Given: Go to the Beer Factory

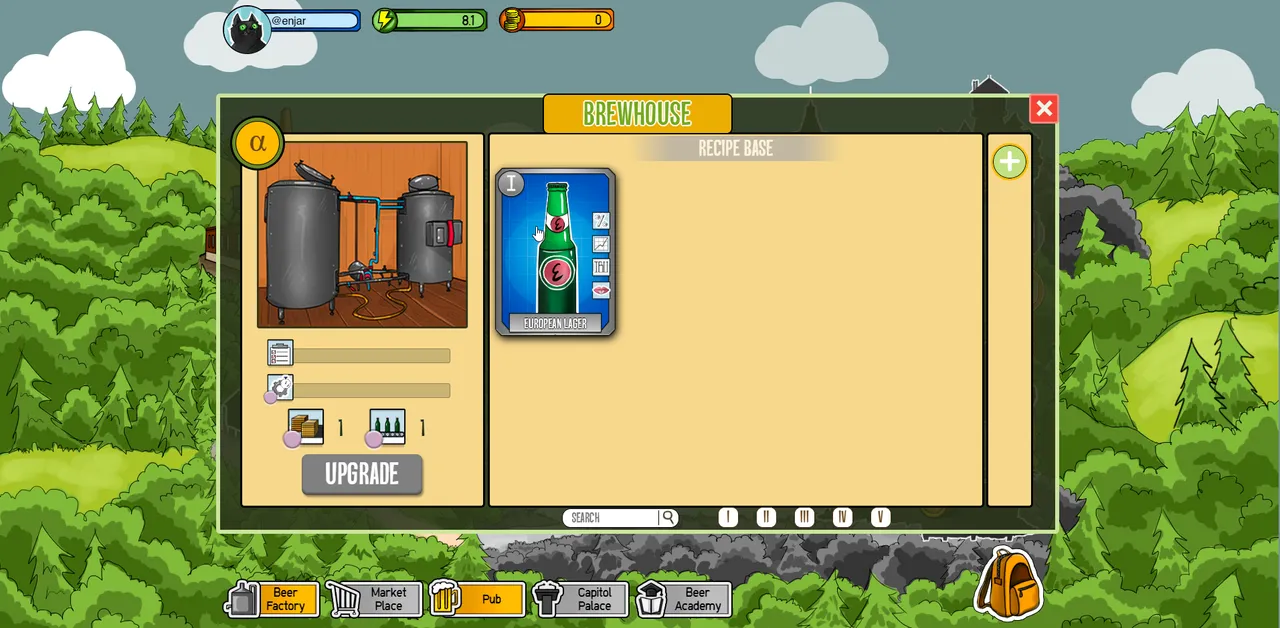Looking at the screenshot, I should point(273,599).
